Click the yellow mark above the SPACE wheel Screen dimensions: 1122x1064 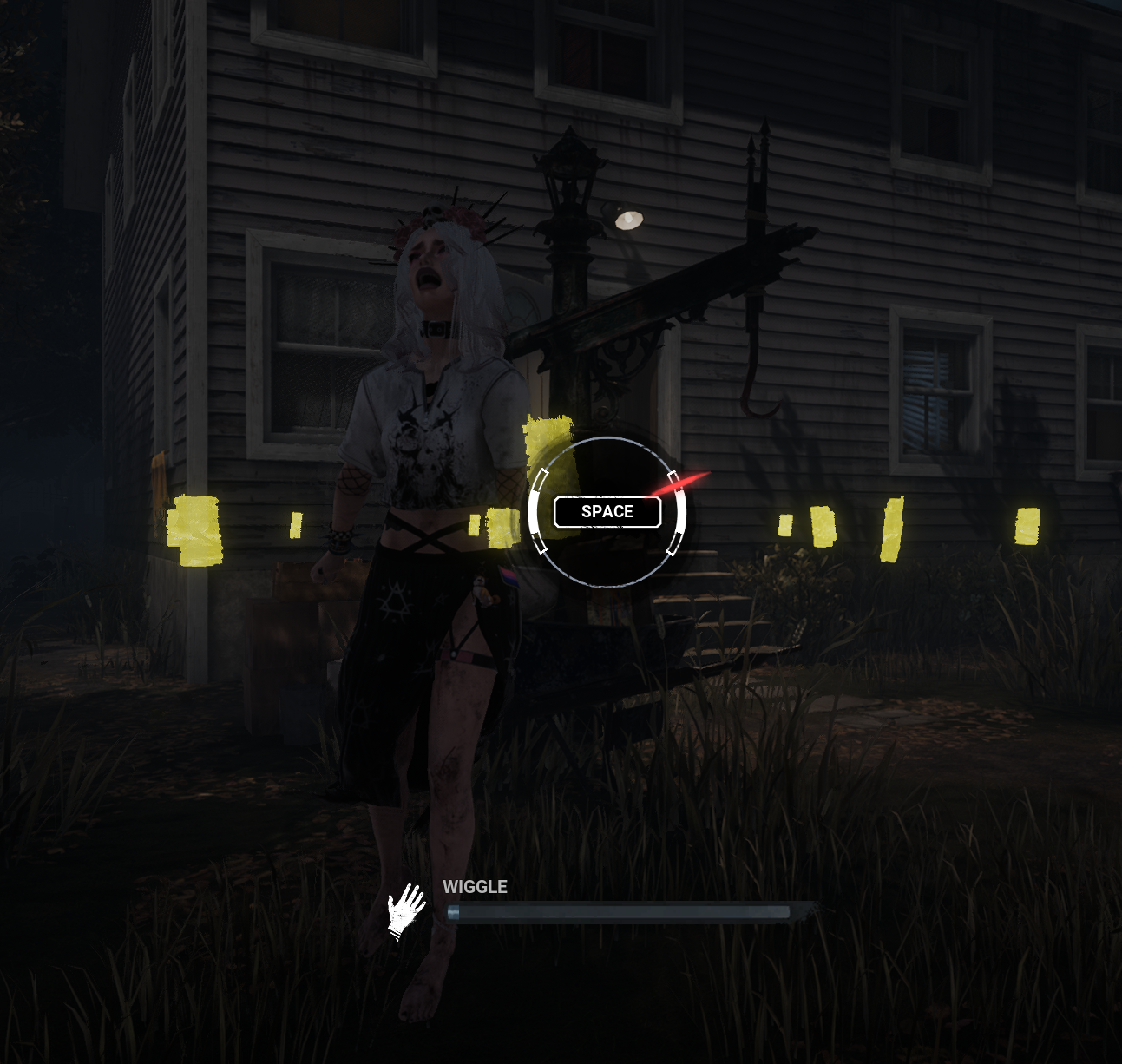point(548,447)
